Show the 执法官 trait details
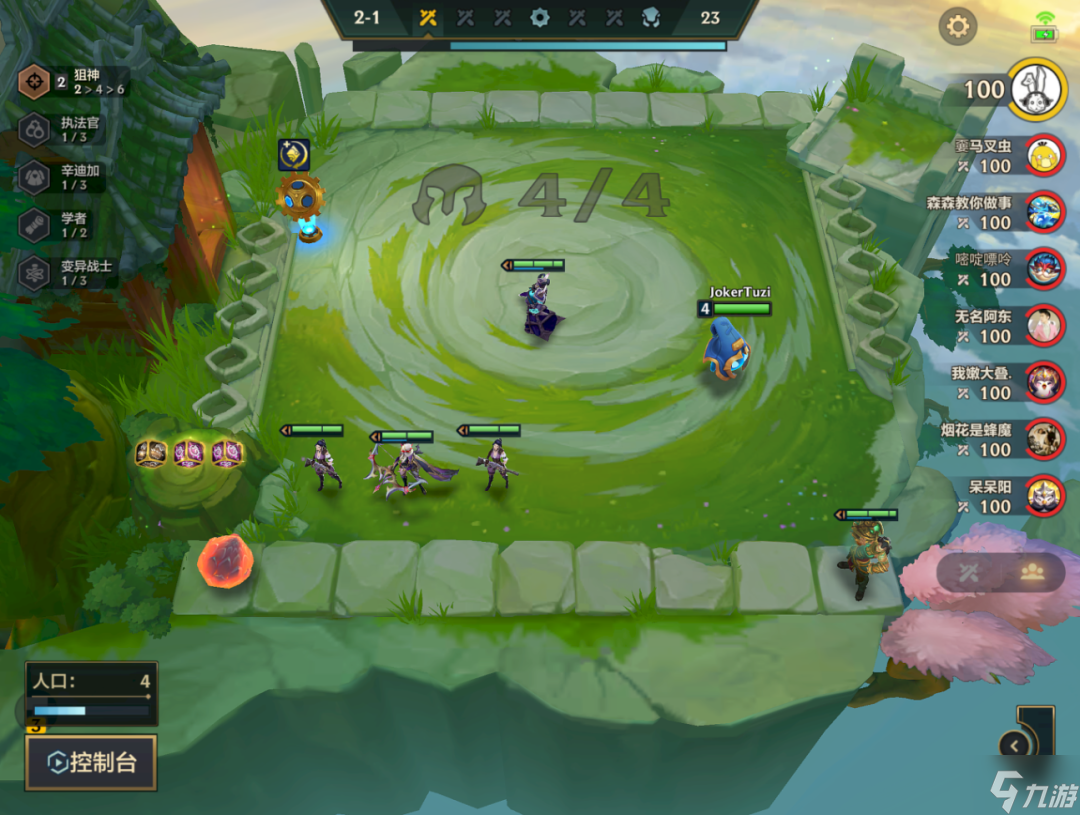 (72, 129)
